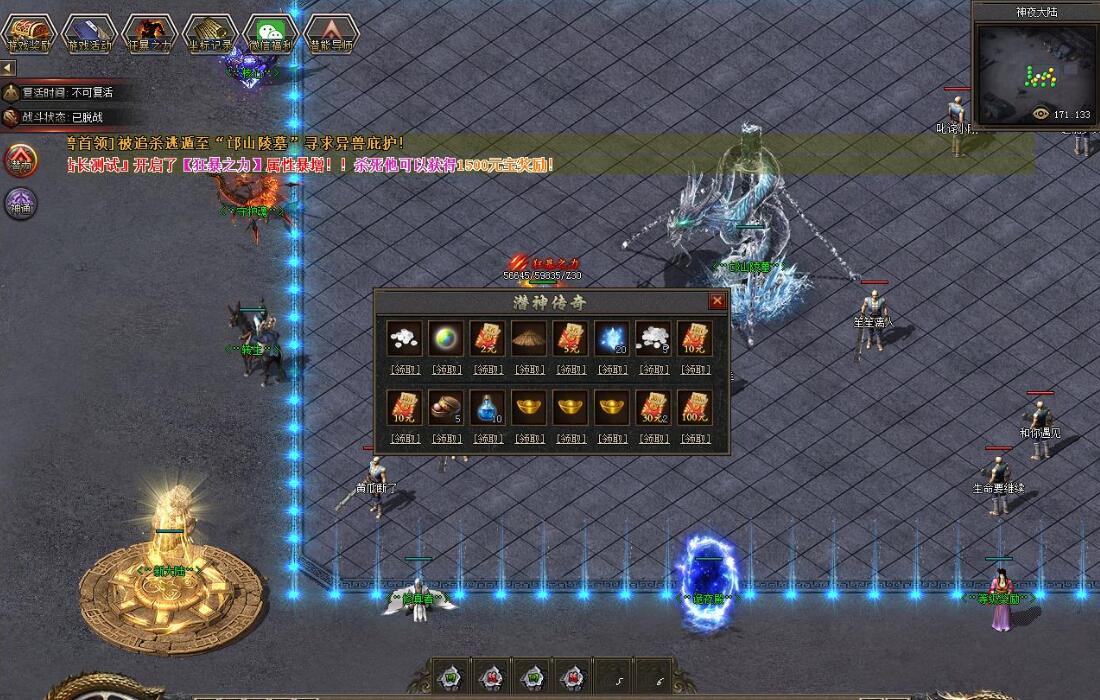Image resolution: width=1100 pixels, height=700 pixels.
Task: Select the blue potion reward slot
Action: [x=487, y=408]
